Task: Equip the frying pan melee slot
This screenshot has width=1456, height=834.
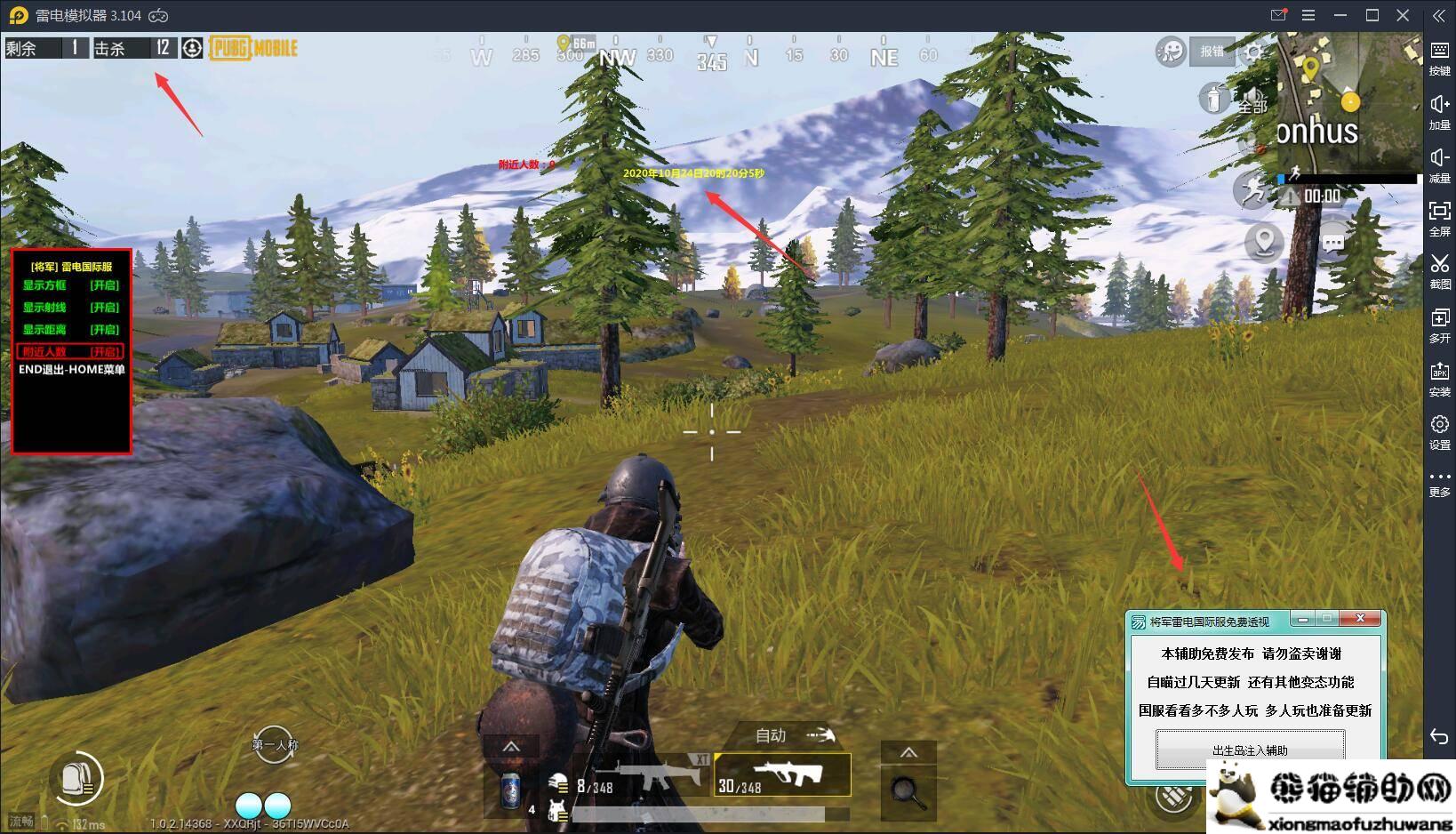Action: [908, 790]
